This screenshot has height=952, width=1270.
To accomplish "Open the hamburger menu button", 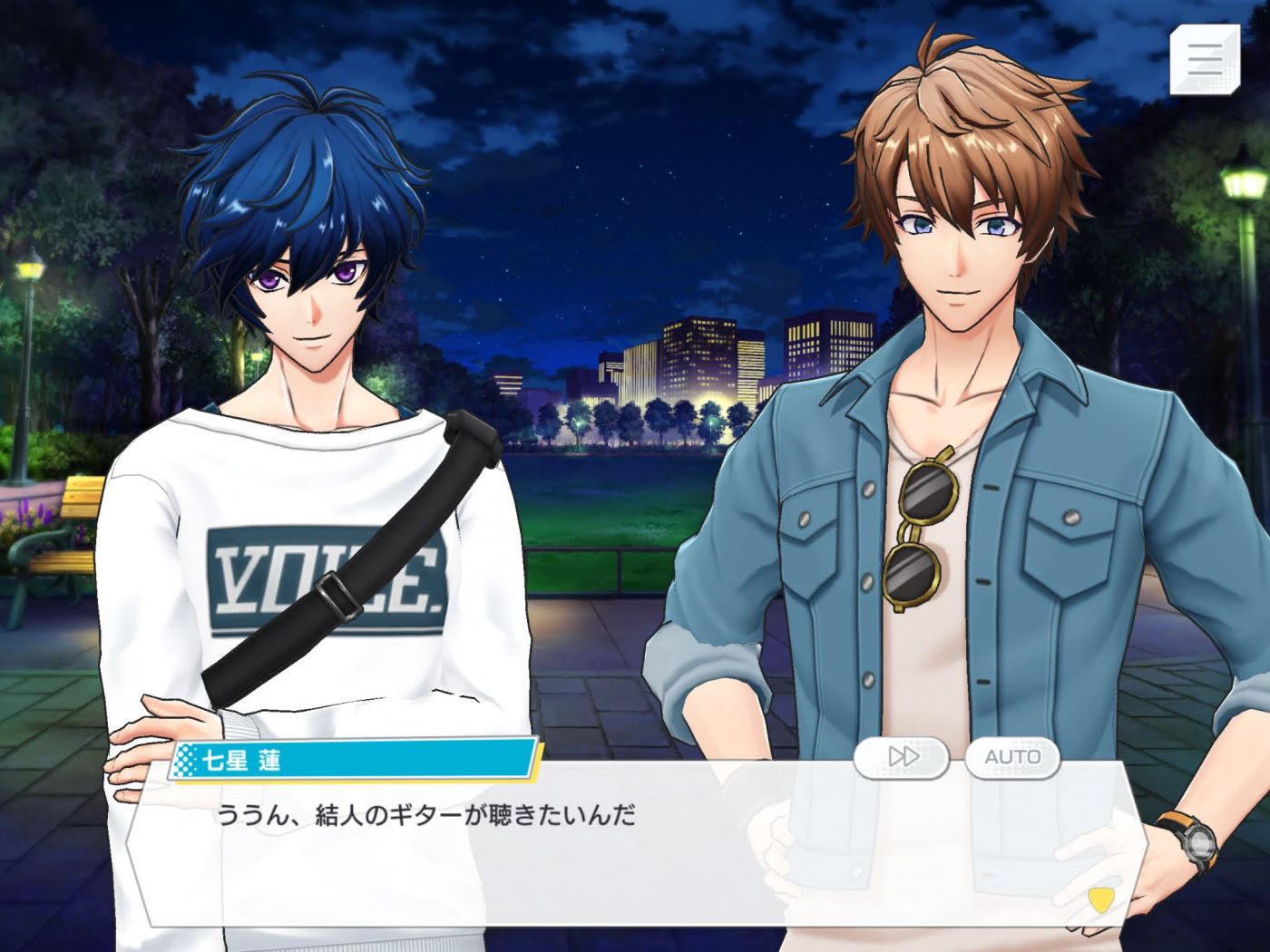I will click(x=1204, y=59).
